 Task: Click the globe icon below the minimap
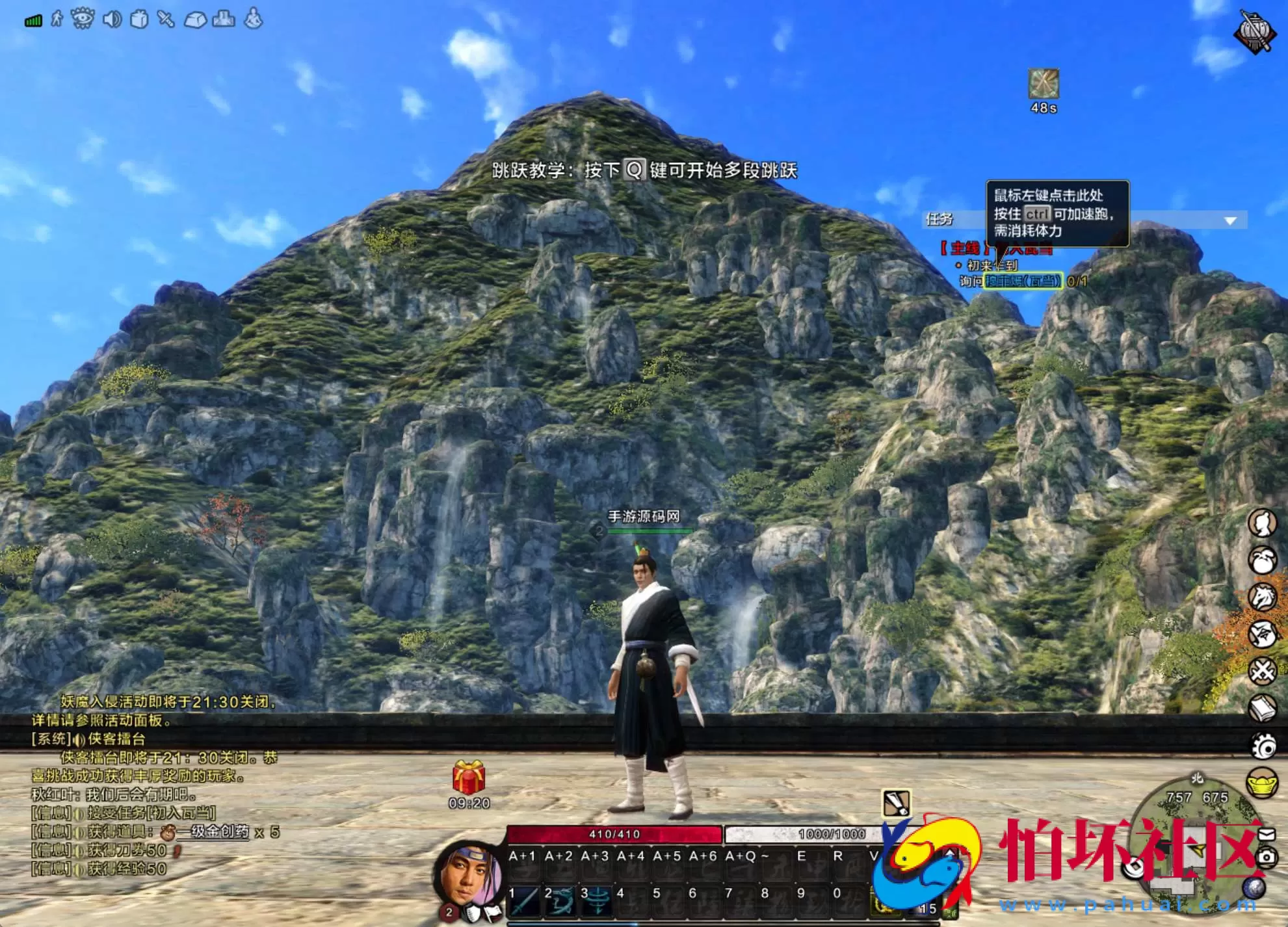pos(1254,887)
